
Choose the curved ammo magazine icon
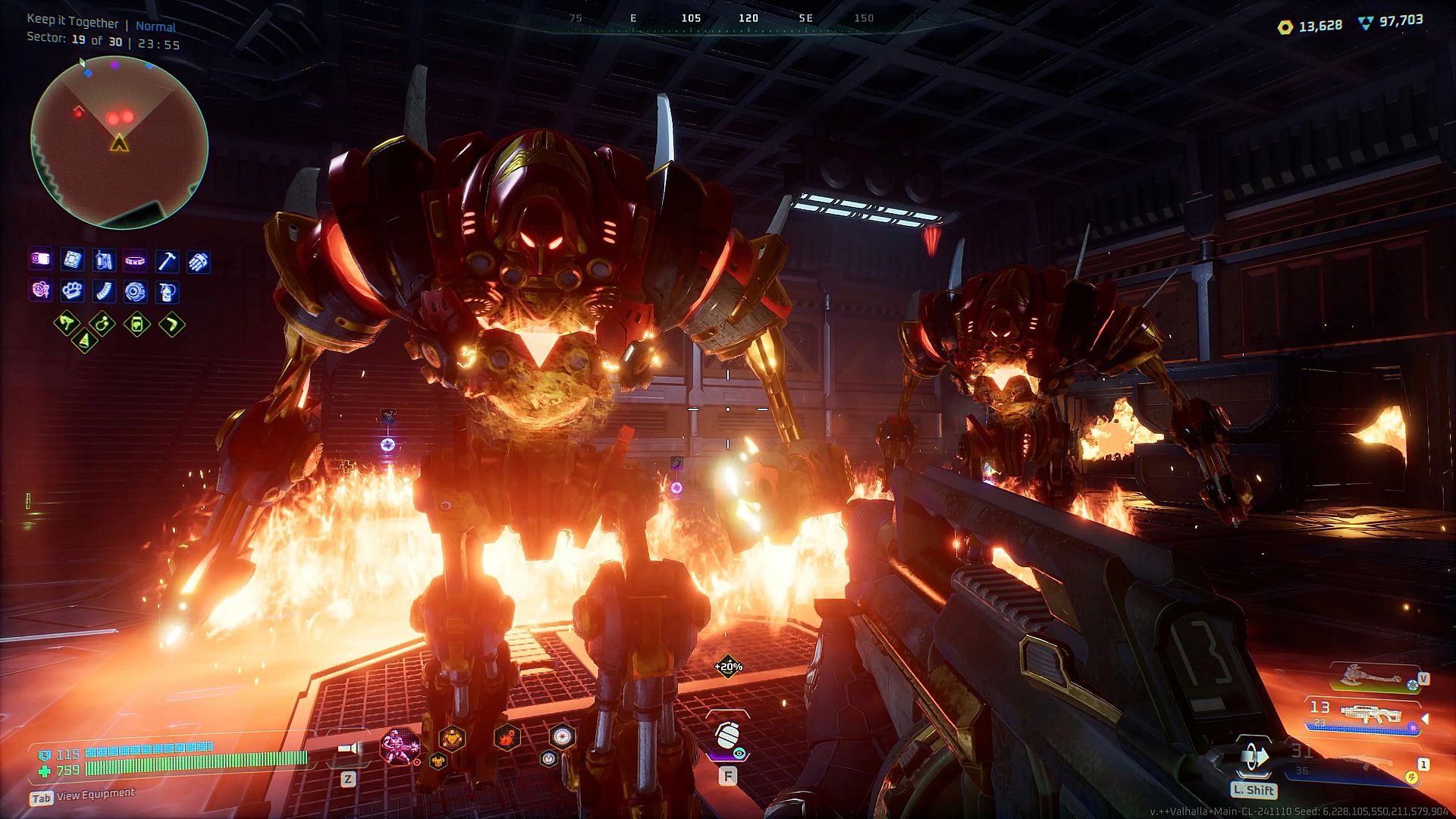click(104, 291)
